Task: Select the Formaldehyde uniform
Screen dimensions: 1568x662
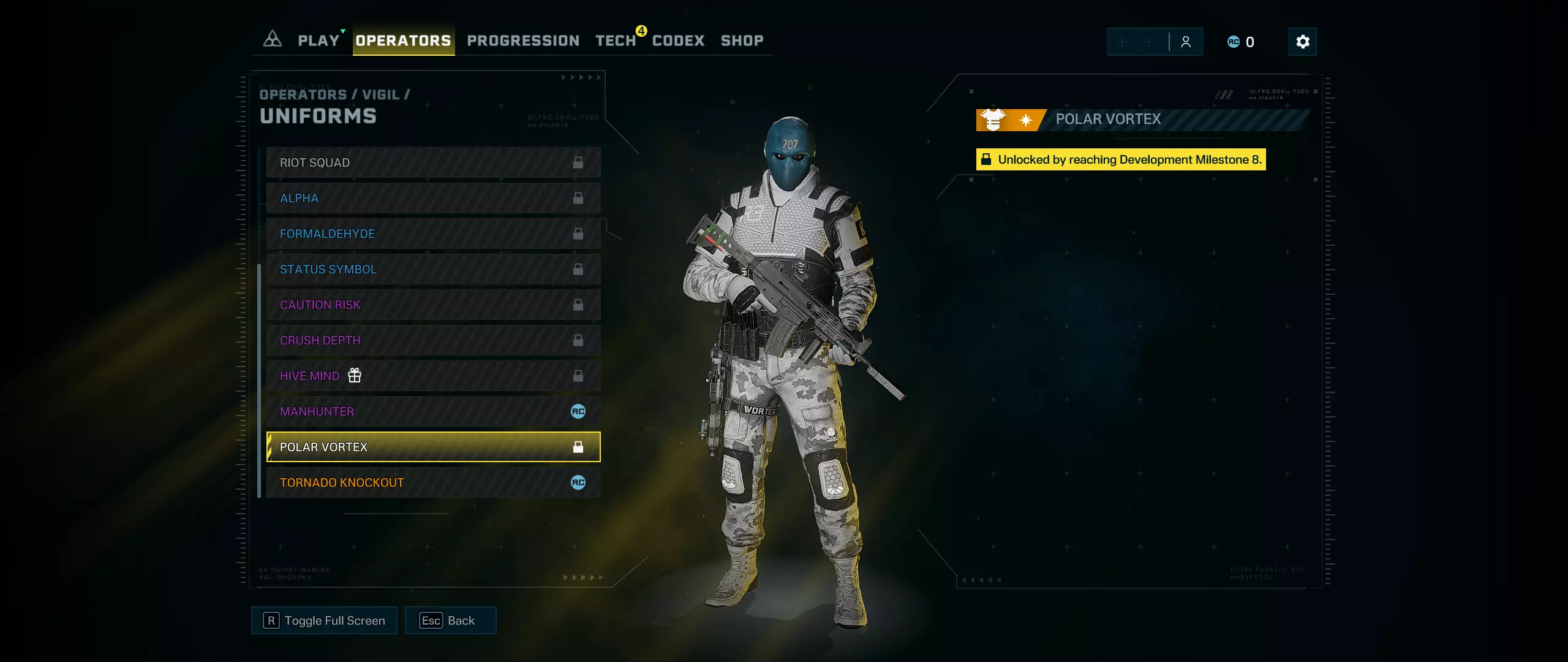Action: [433, 234]
